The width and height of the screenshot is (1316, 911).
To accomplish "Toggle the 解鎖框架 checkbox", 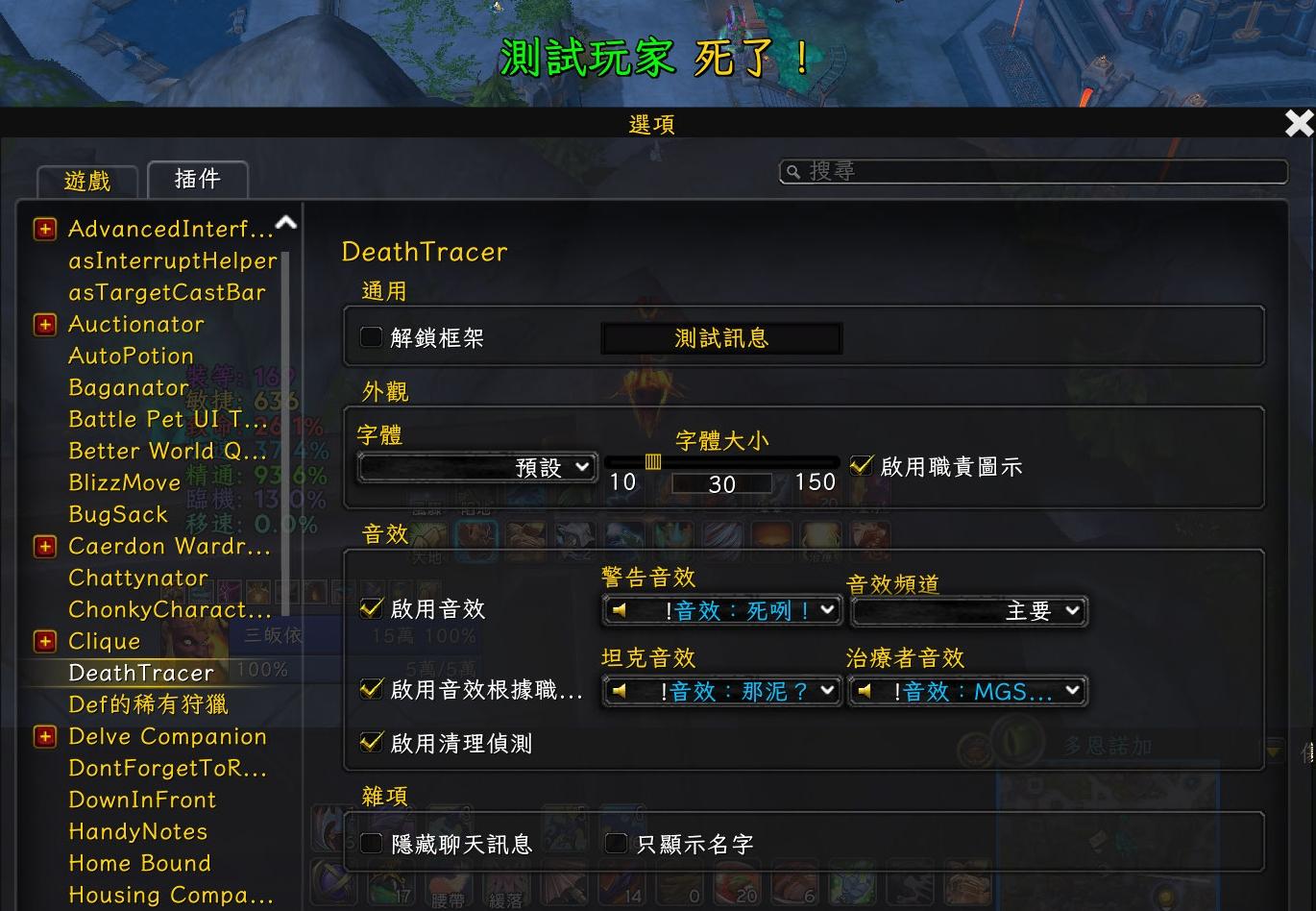I will (371, 337).
